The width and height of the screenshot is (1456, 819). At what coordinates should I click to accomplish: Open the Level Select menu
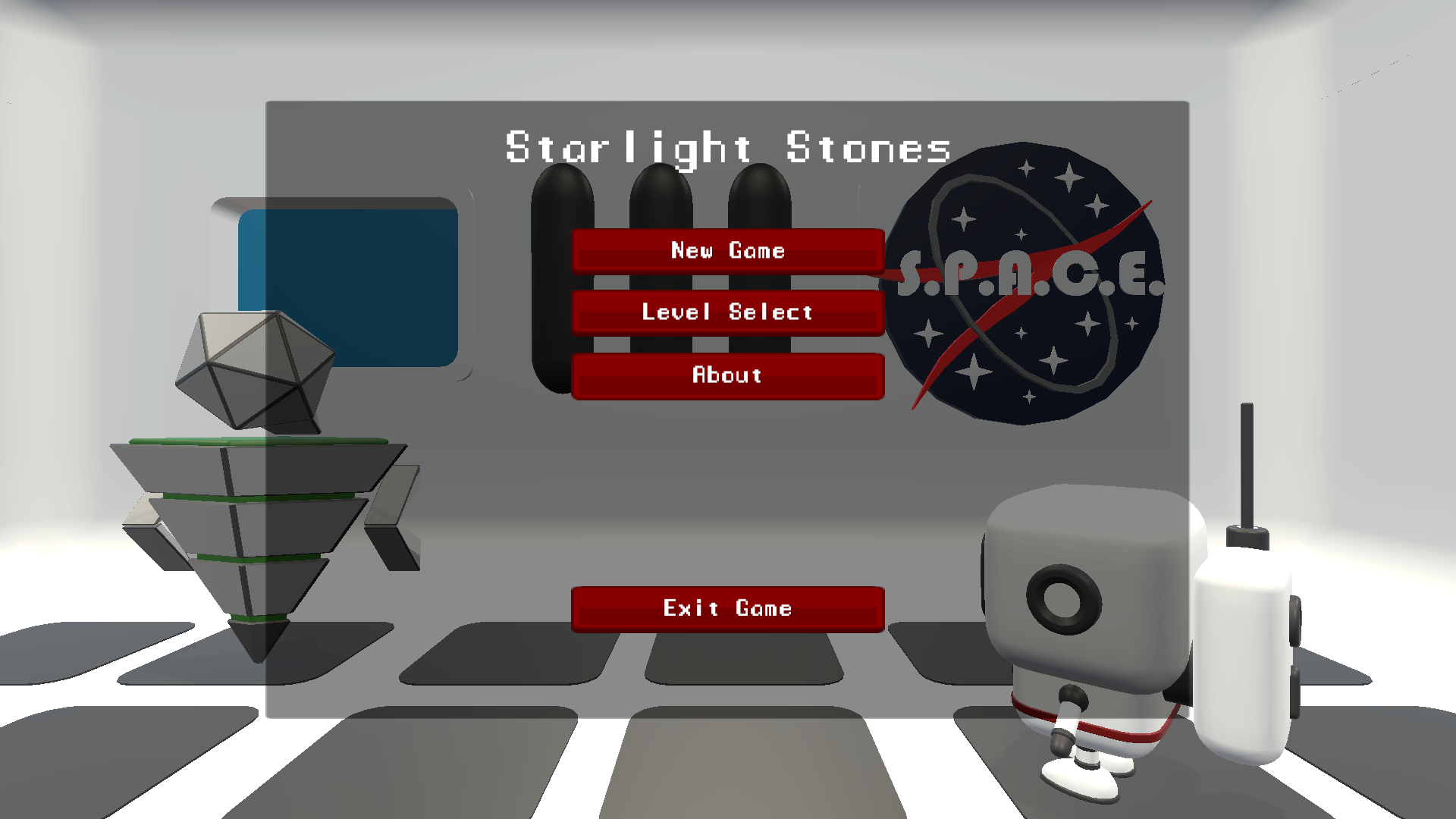pyautogui.click(x=728, y=312)
